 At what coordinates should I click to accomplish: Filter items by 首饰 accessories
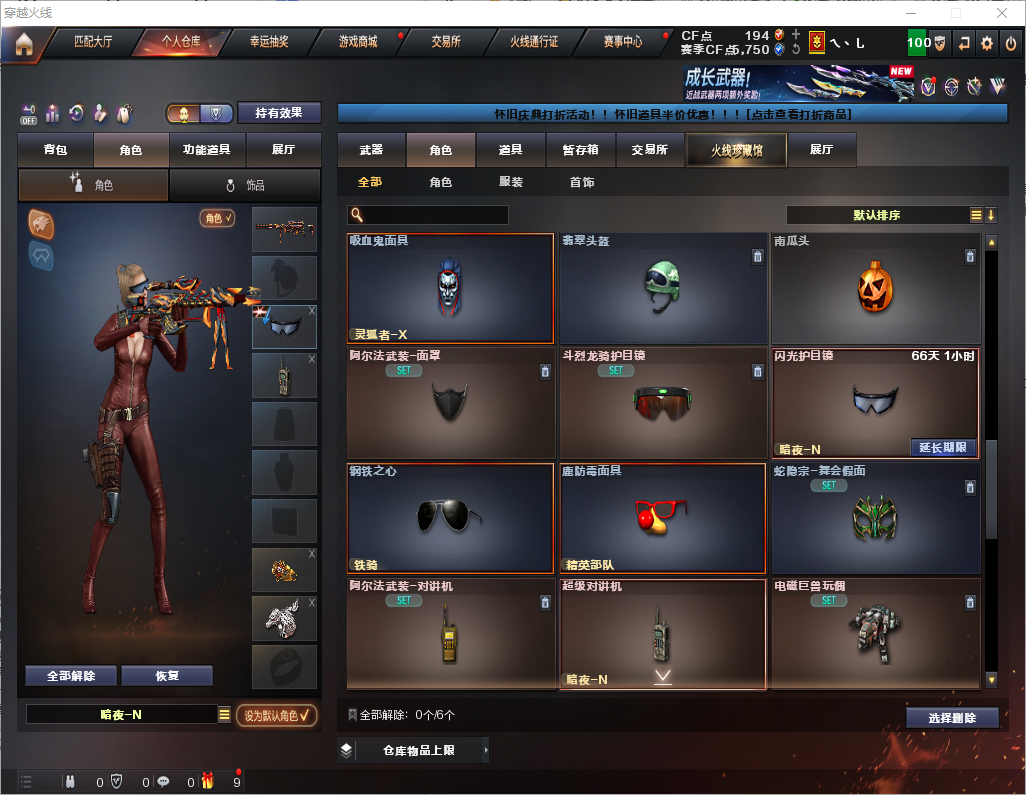pyautogui.click(x=582, y=183)
